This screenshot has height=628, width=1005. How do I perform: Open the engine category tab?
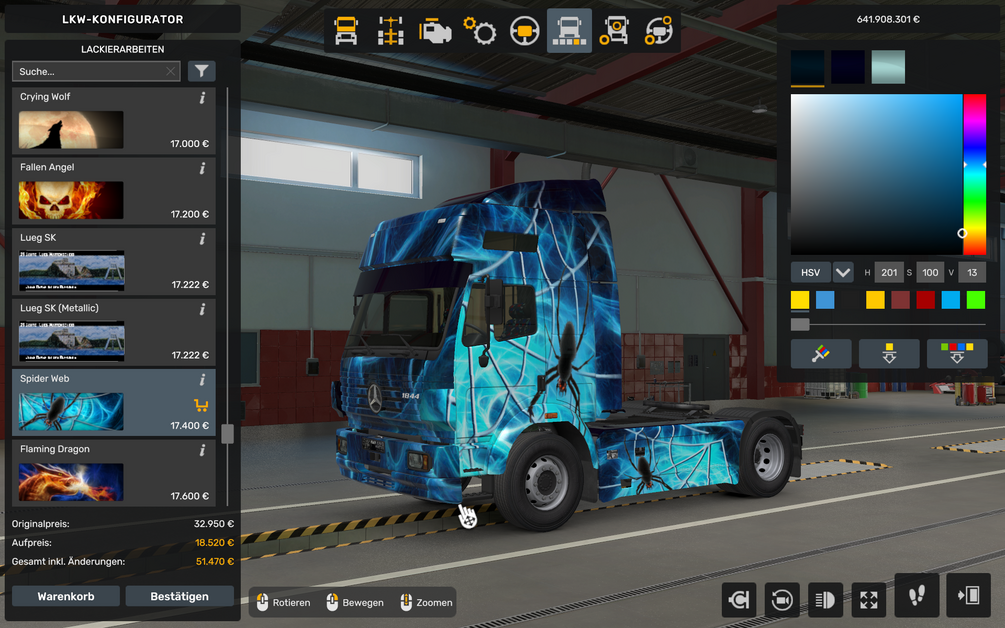tap(435, 32)
